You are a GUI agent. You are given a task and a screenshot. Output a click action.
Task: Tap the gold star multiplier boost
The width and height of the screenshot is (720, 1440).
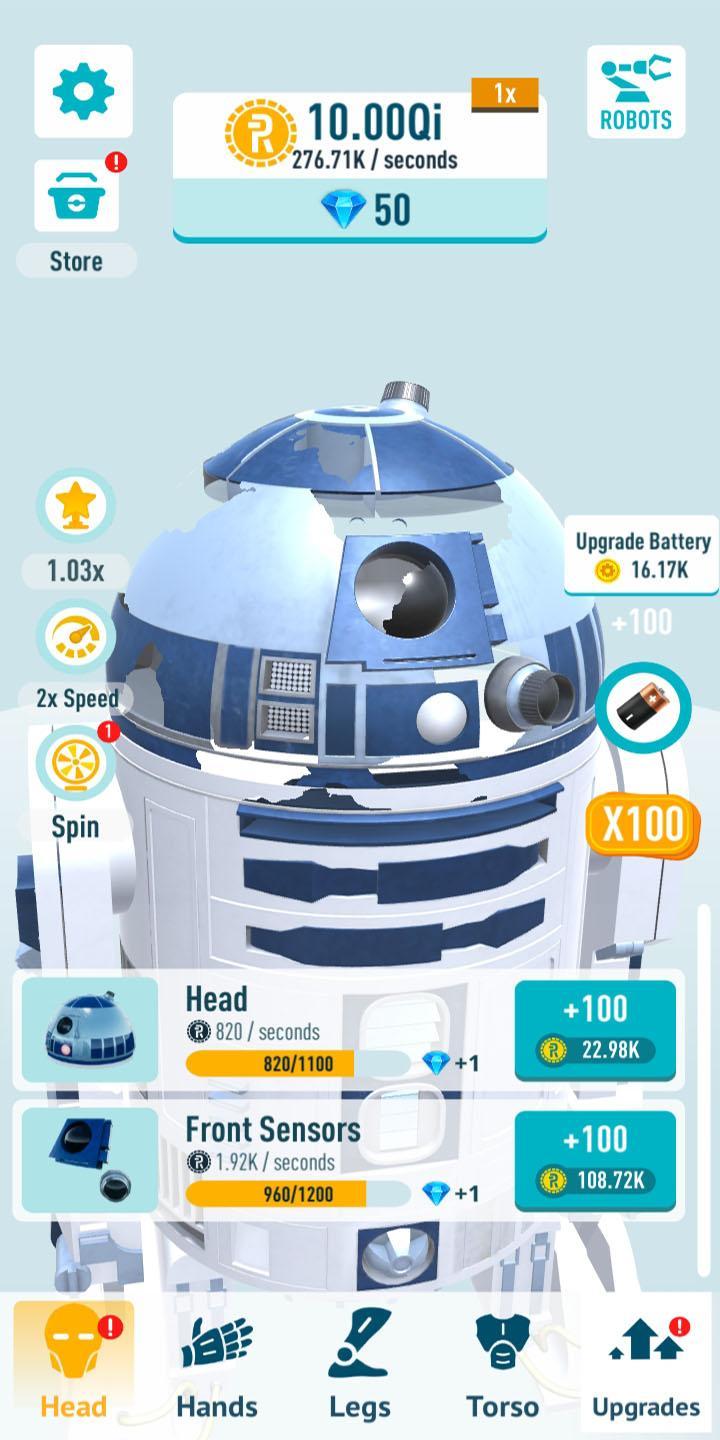(x=76, y=506)
